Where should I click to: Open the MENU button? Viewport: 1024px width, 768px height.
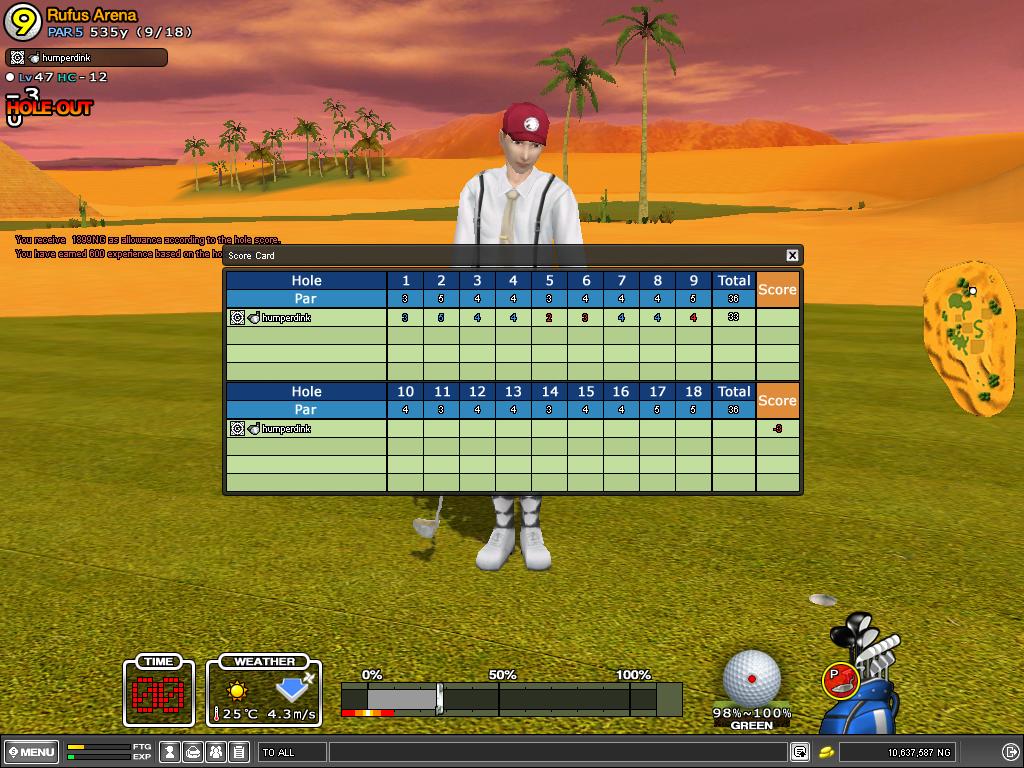[x=31, y=752]
